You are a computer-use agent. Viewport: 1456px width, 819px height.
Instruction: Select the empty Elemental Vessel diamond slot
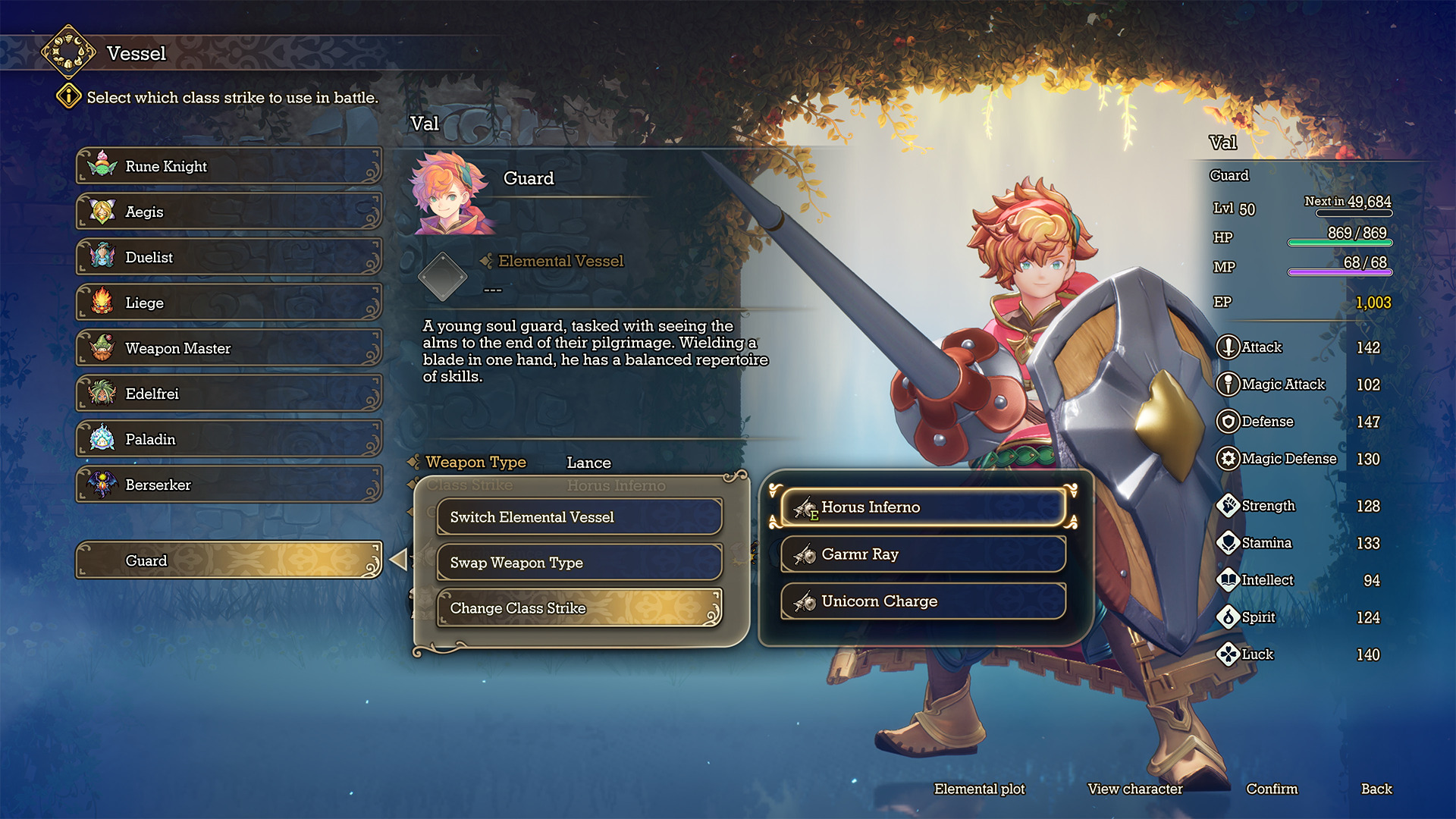(443, 276)
